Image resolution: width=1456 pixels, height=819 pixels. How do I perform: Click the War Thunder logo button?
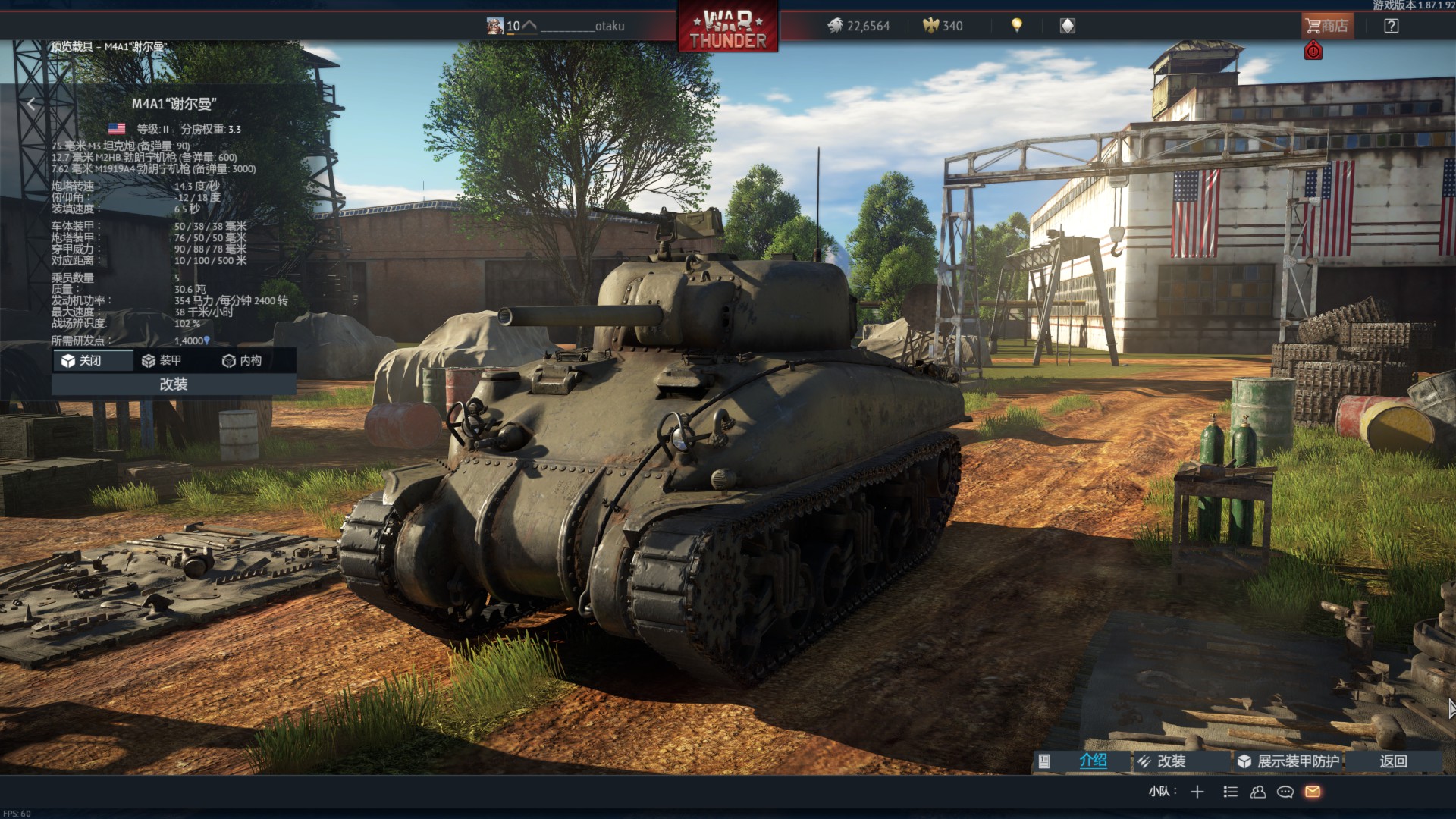click(728, 29)
